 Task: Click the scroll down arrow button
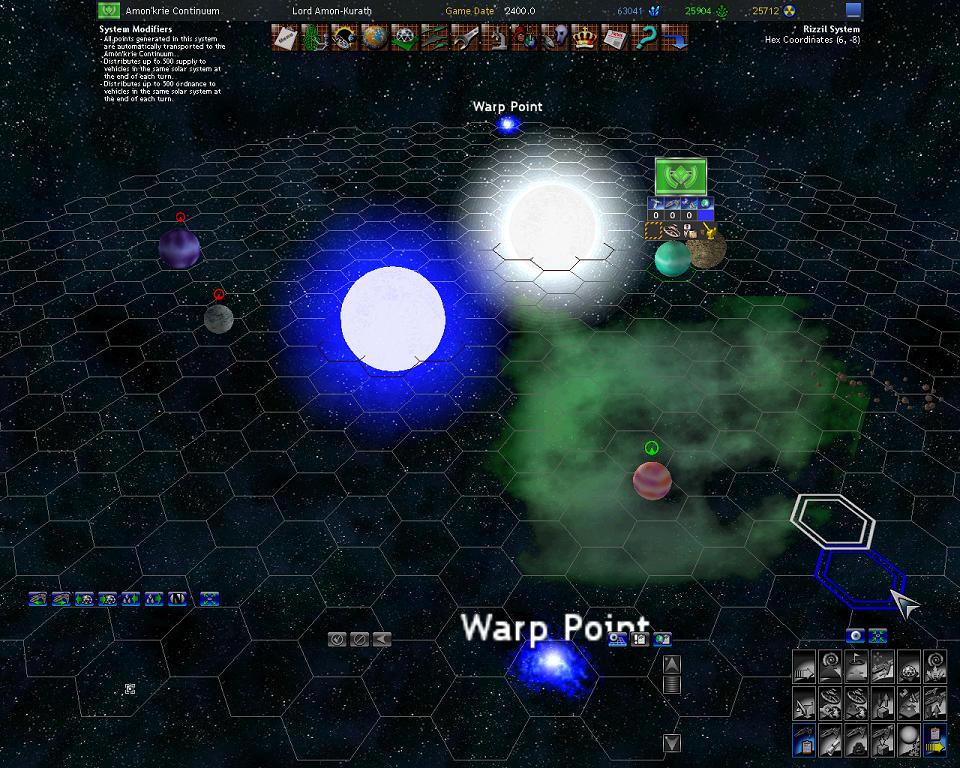point(672,742)
